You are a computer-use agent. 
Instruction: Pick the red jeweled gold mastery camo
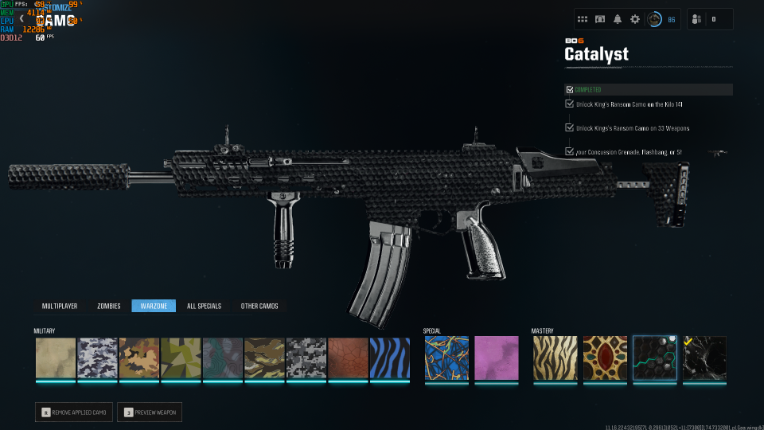click(x=604, y=357)
